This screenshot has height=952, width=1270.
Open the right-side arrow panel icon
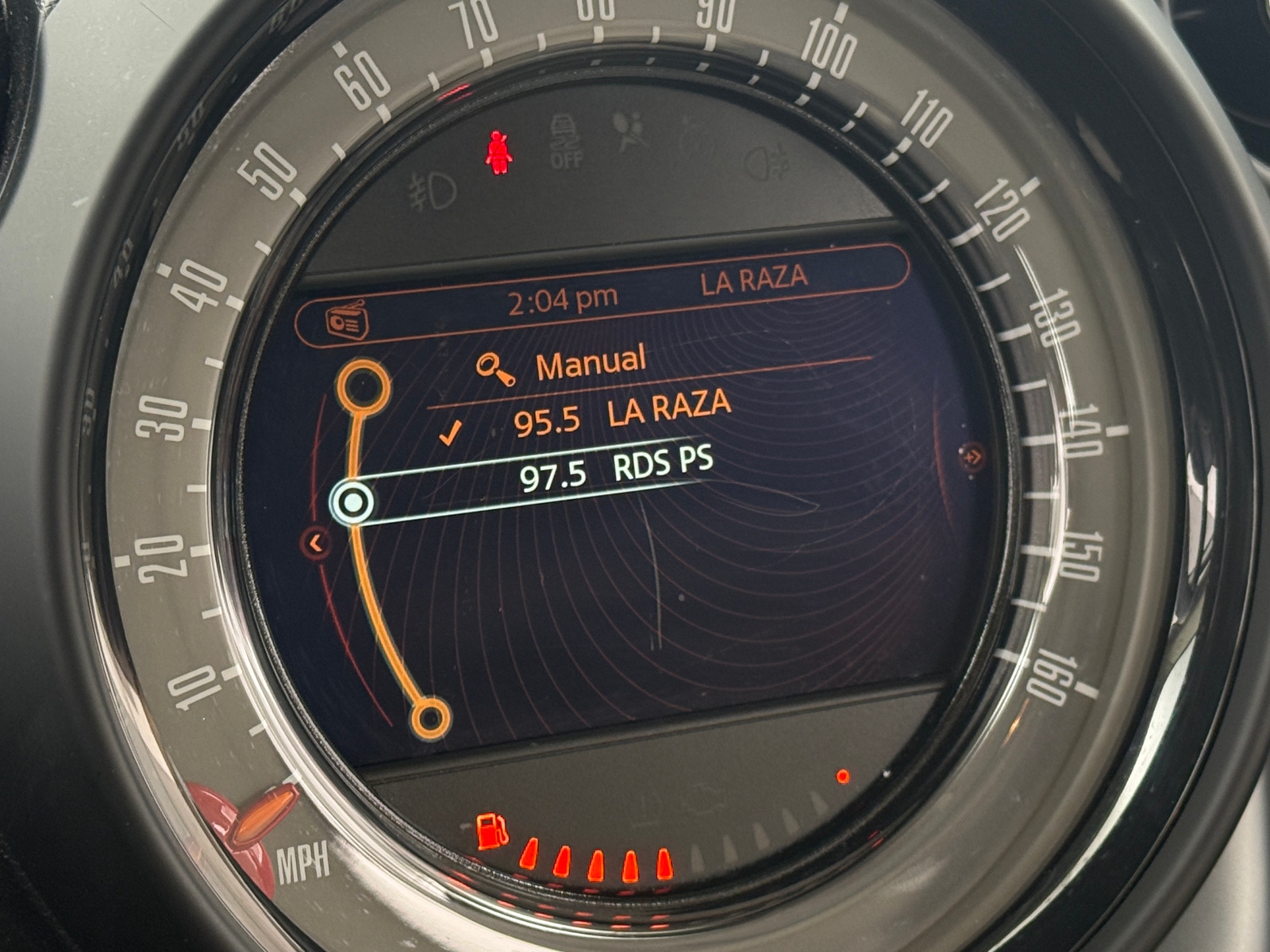pos(972,456)
